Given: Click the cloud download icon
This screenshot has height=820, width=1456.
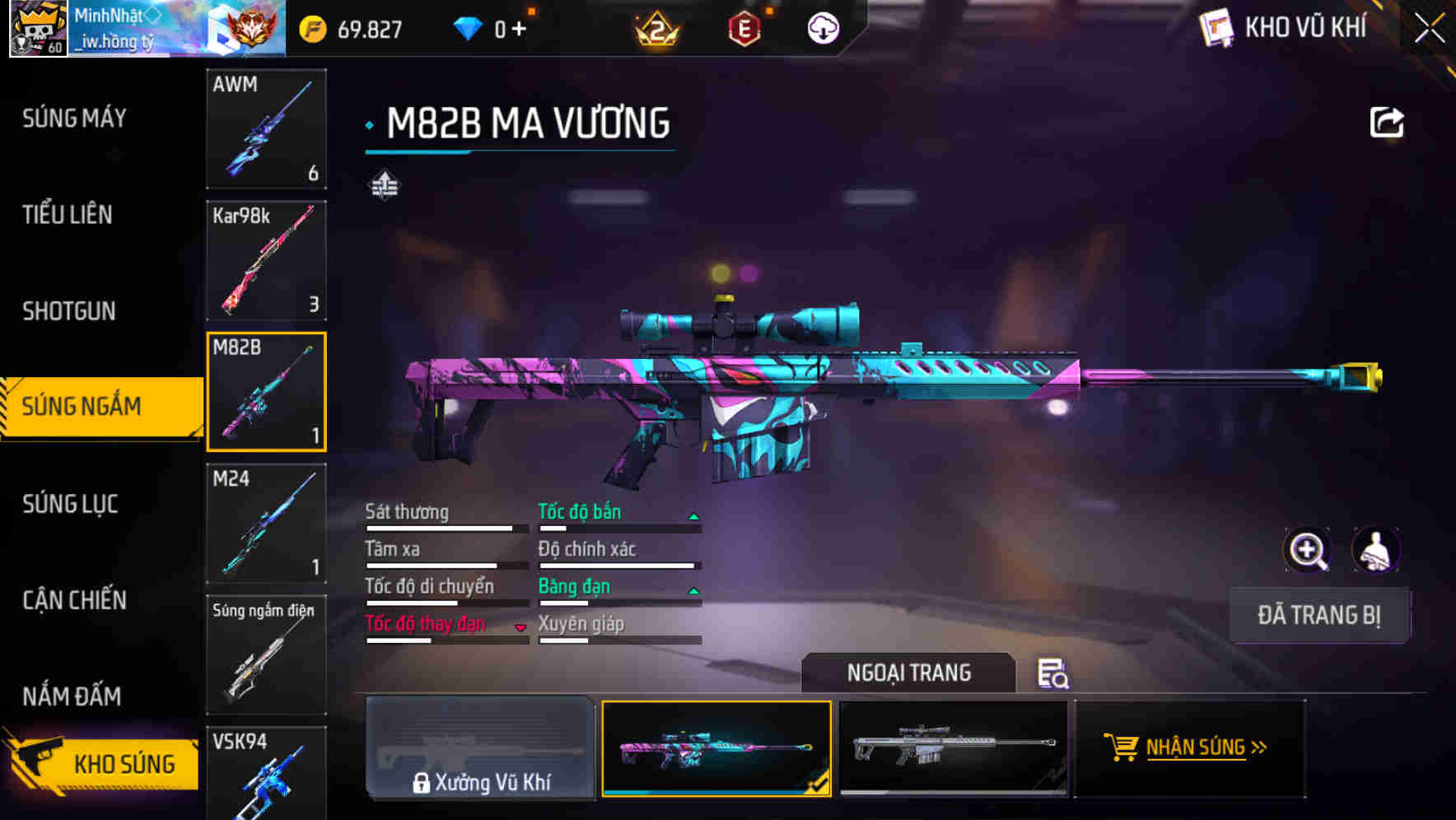Looking at the screenshot, I should (x=824, y=27).
